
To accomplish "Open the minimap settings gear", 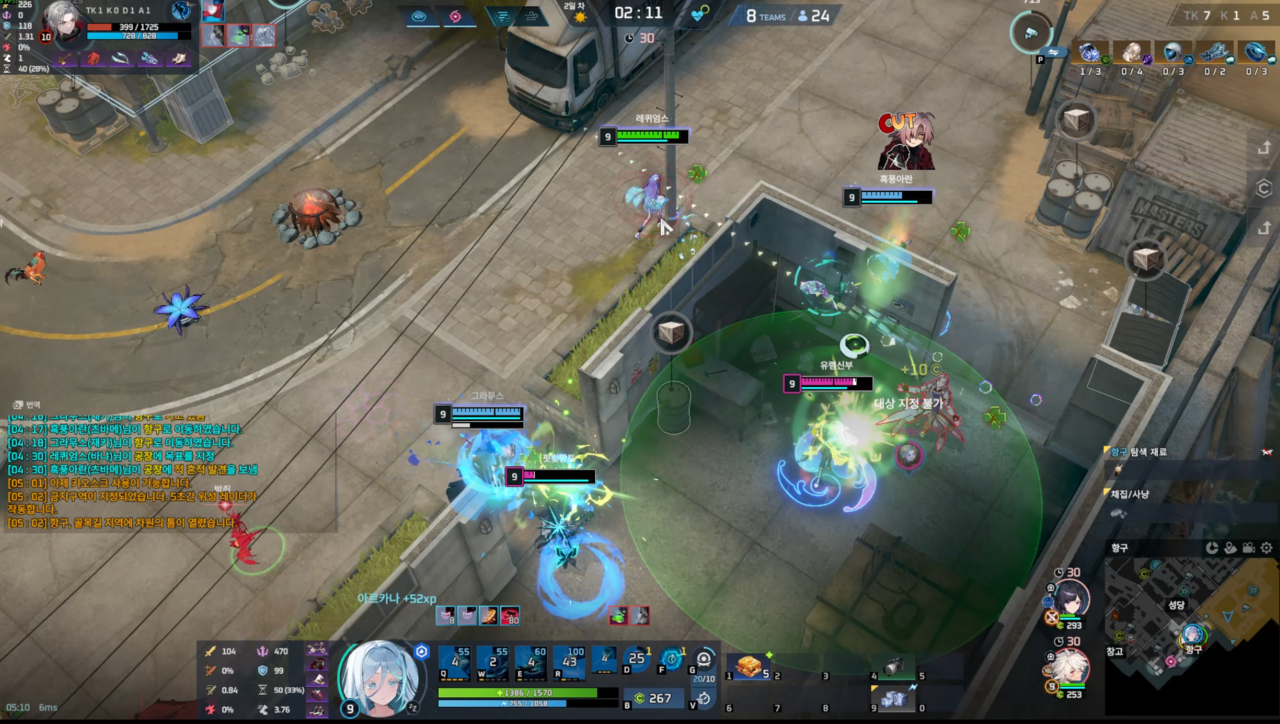I will tap(1267, 548).
